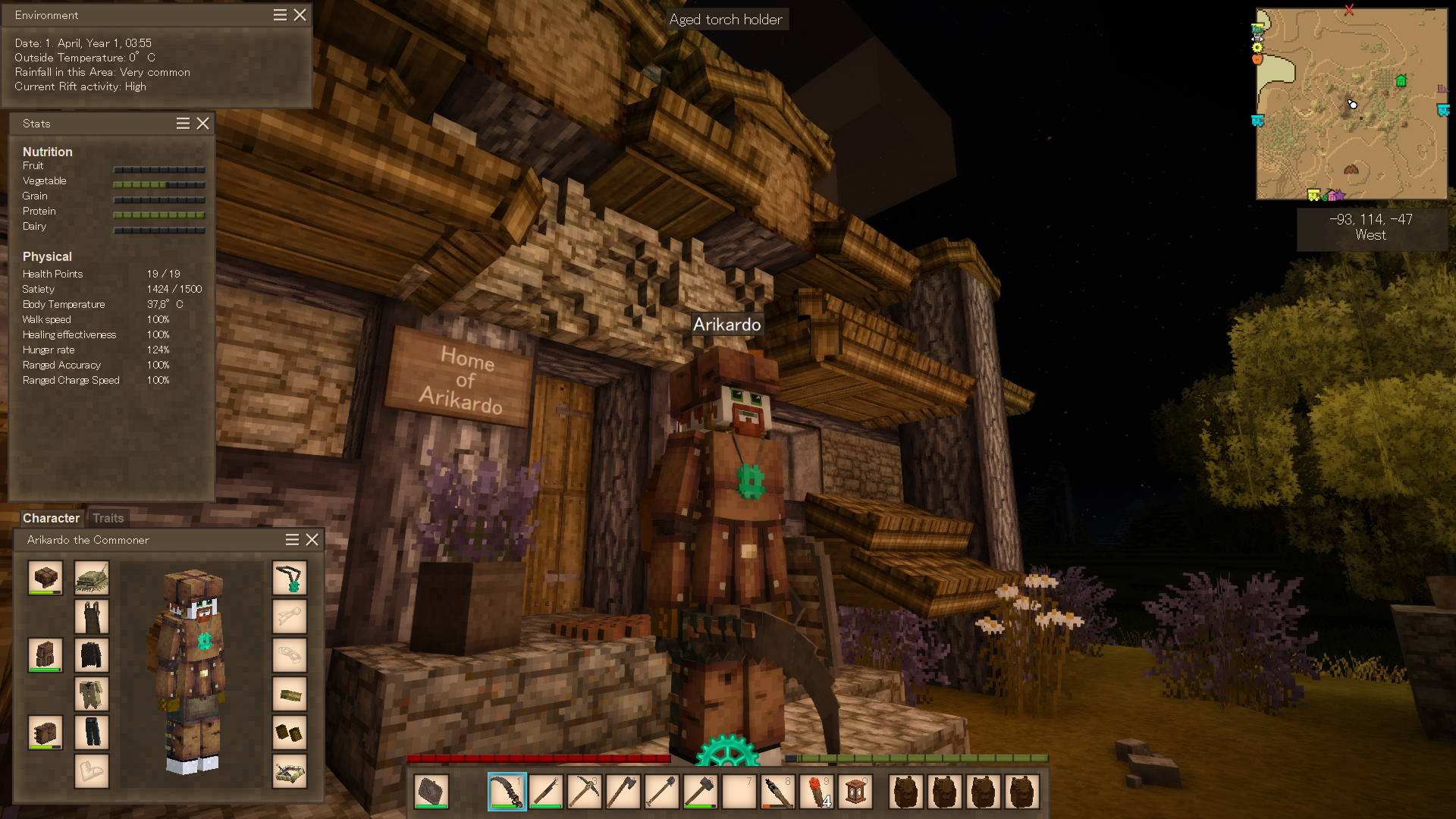
Task: Switch to the Traits tab
Action: [x=108, y=518]
